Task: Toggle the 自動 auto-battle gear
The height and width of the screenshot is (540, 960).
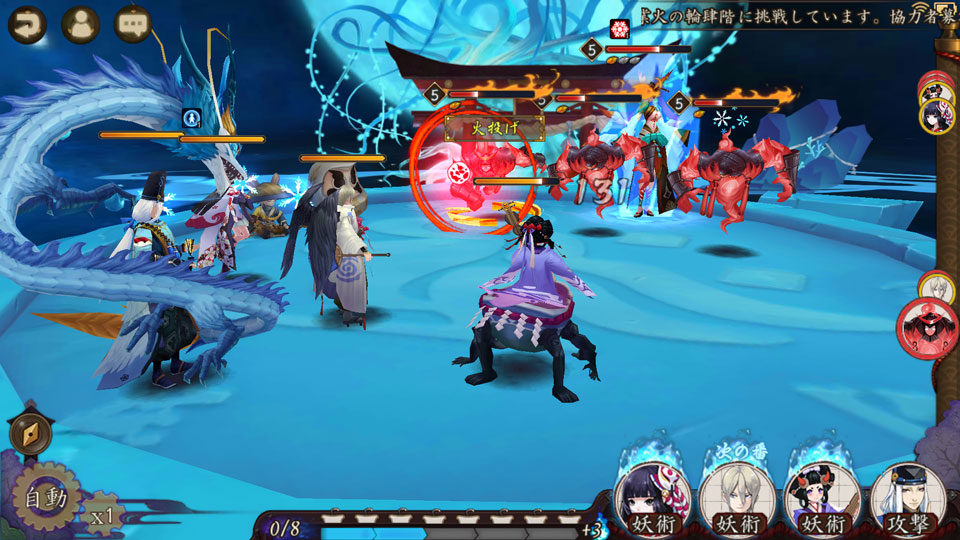Action: click(44, 497)
